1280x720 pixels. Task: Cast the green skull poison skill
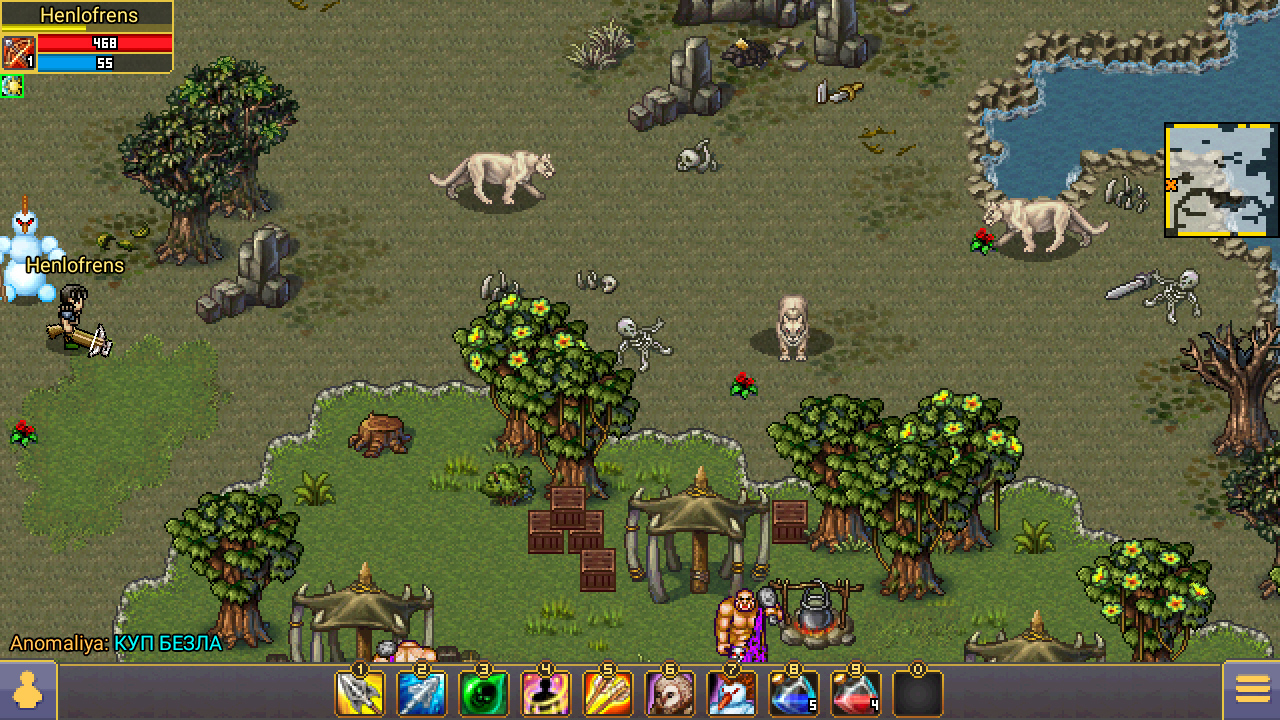(483, 693)
